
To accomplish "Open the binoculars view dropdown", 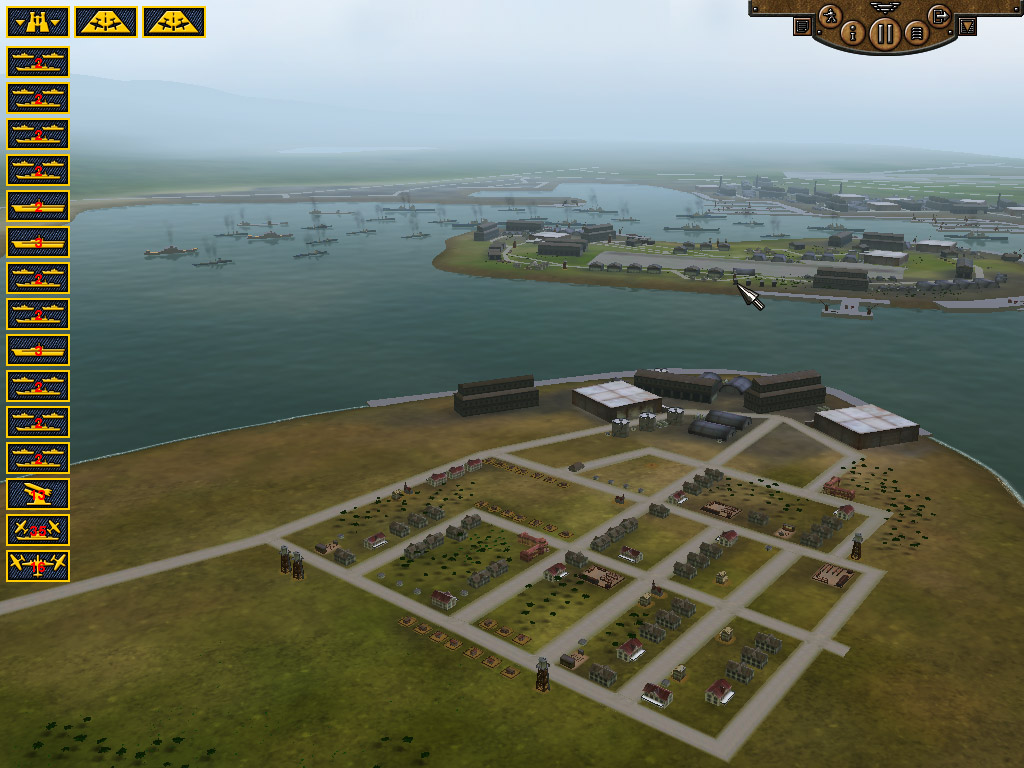I will click(x=37, y=21).
